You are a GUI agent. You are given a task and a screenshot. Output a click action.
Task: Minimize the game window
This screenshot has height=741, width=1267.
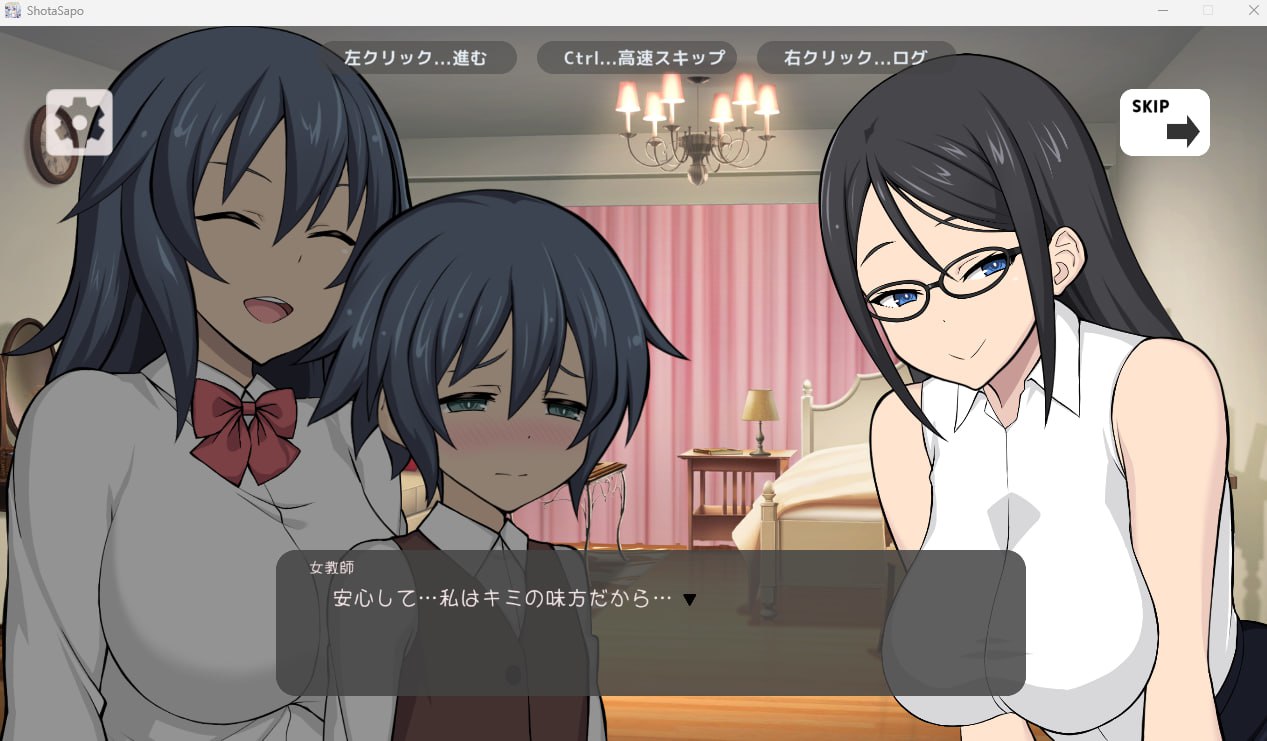pyautogui.click(x=1163, y=10)
